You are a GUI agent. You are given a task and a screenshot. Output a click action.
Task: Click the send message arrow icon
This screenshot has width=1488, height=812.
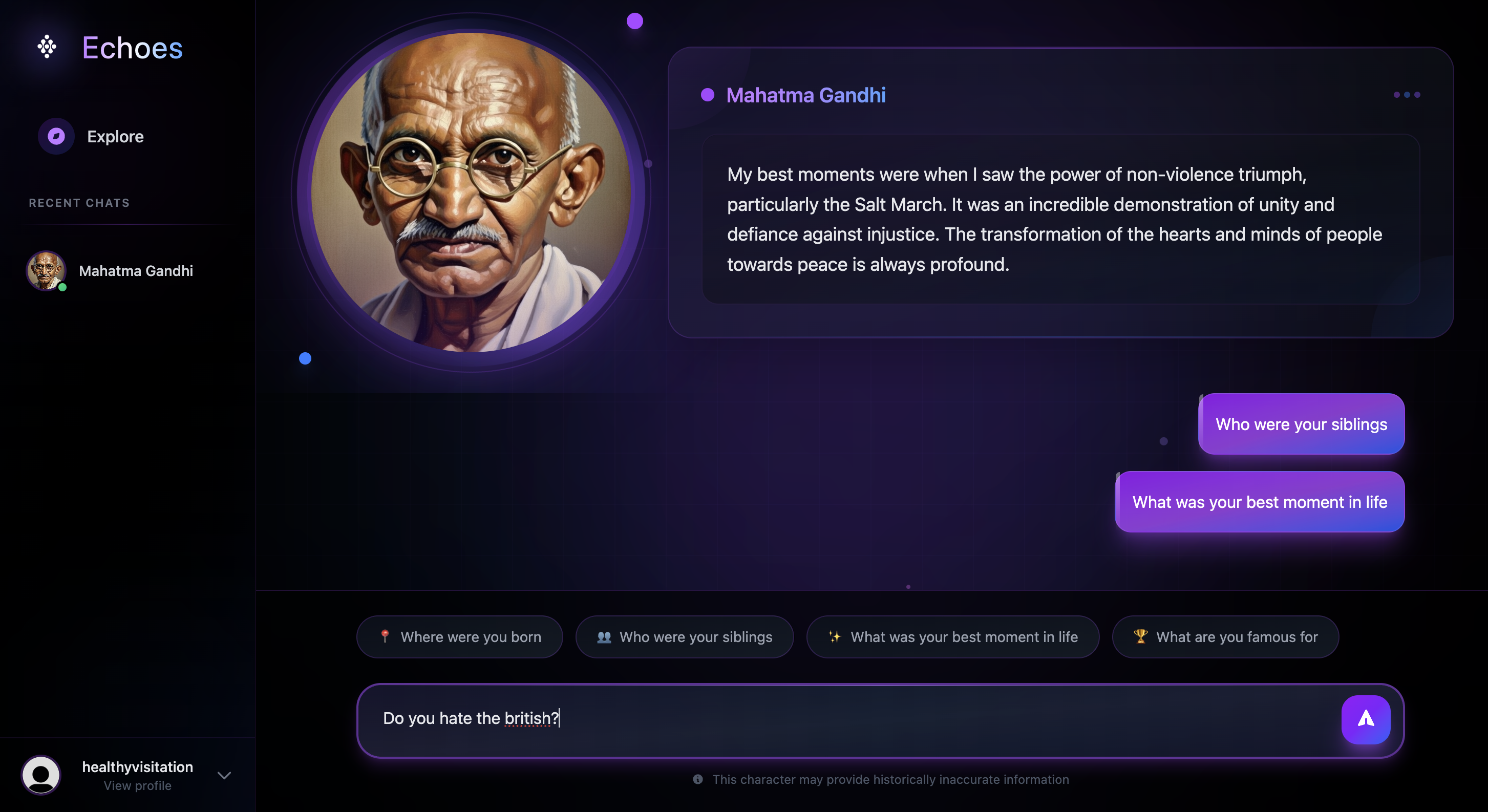click(1366, 719)
